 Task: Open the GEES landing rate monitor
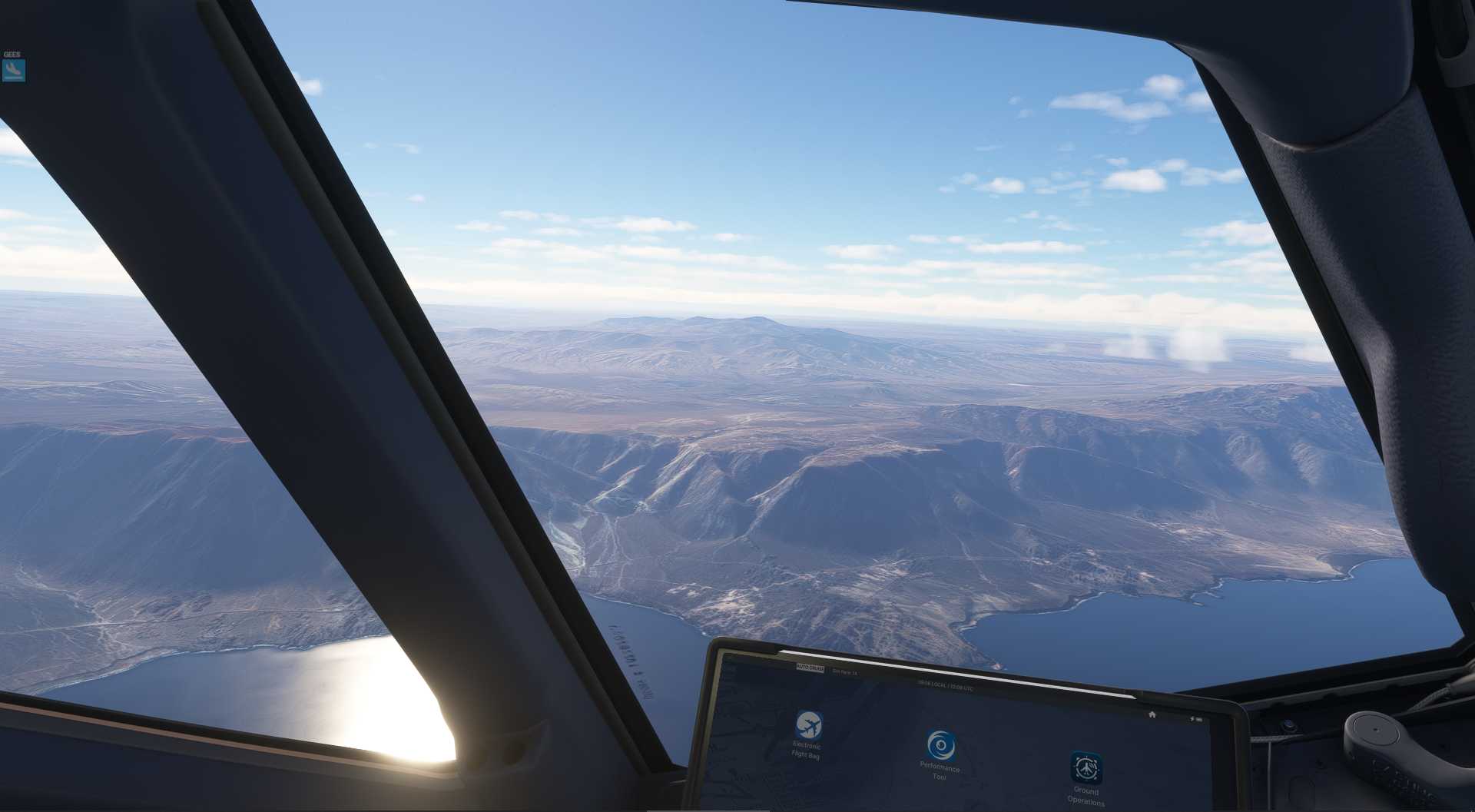click(14, 71)
